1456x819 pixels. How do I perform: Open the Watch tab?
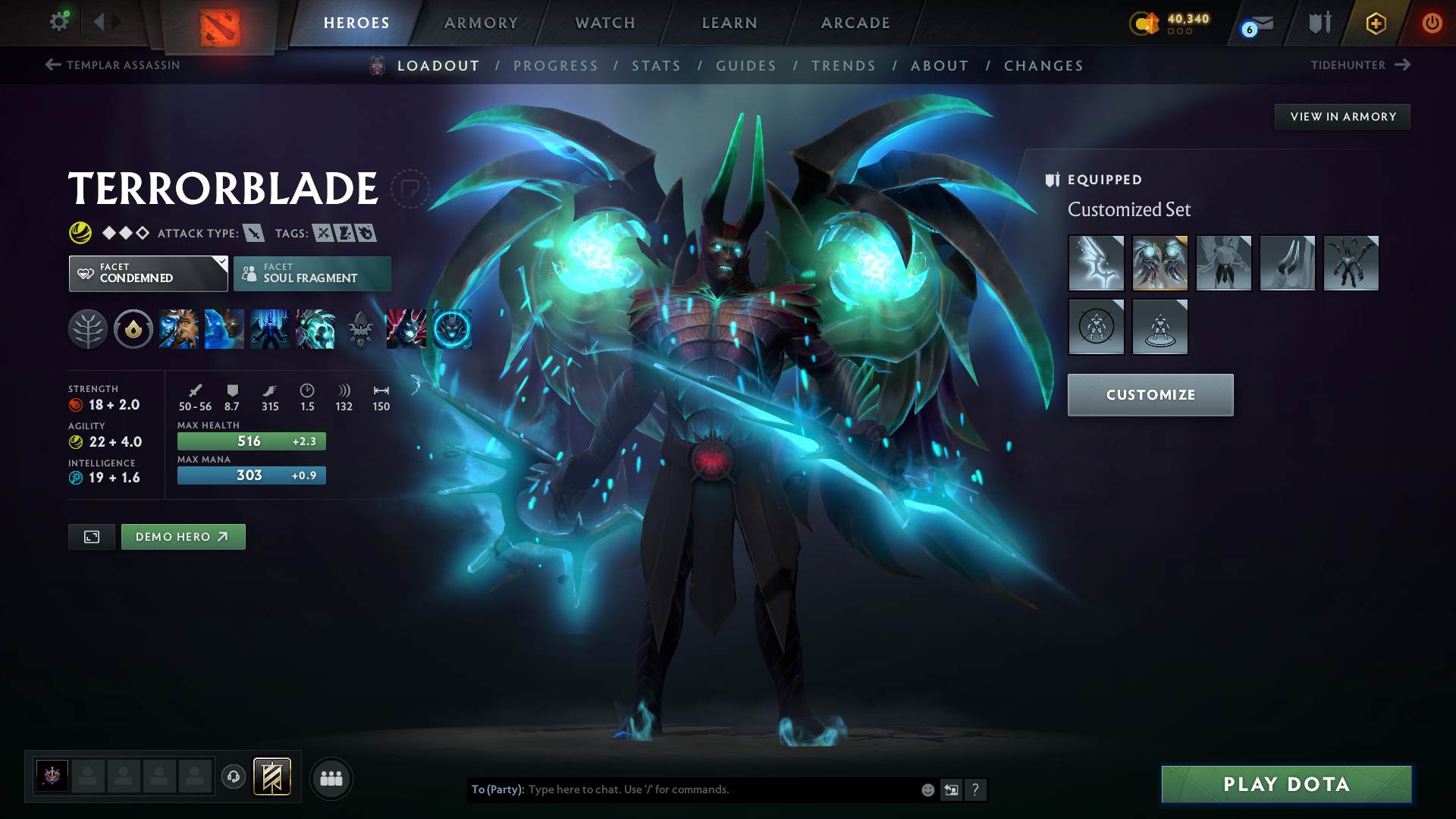pos(605,23)
